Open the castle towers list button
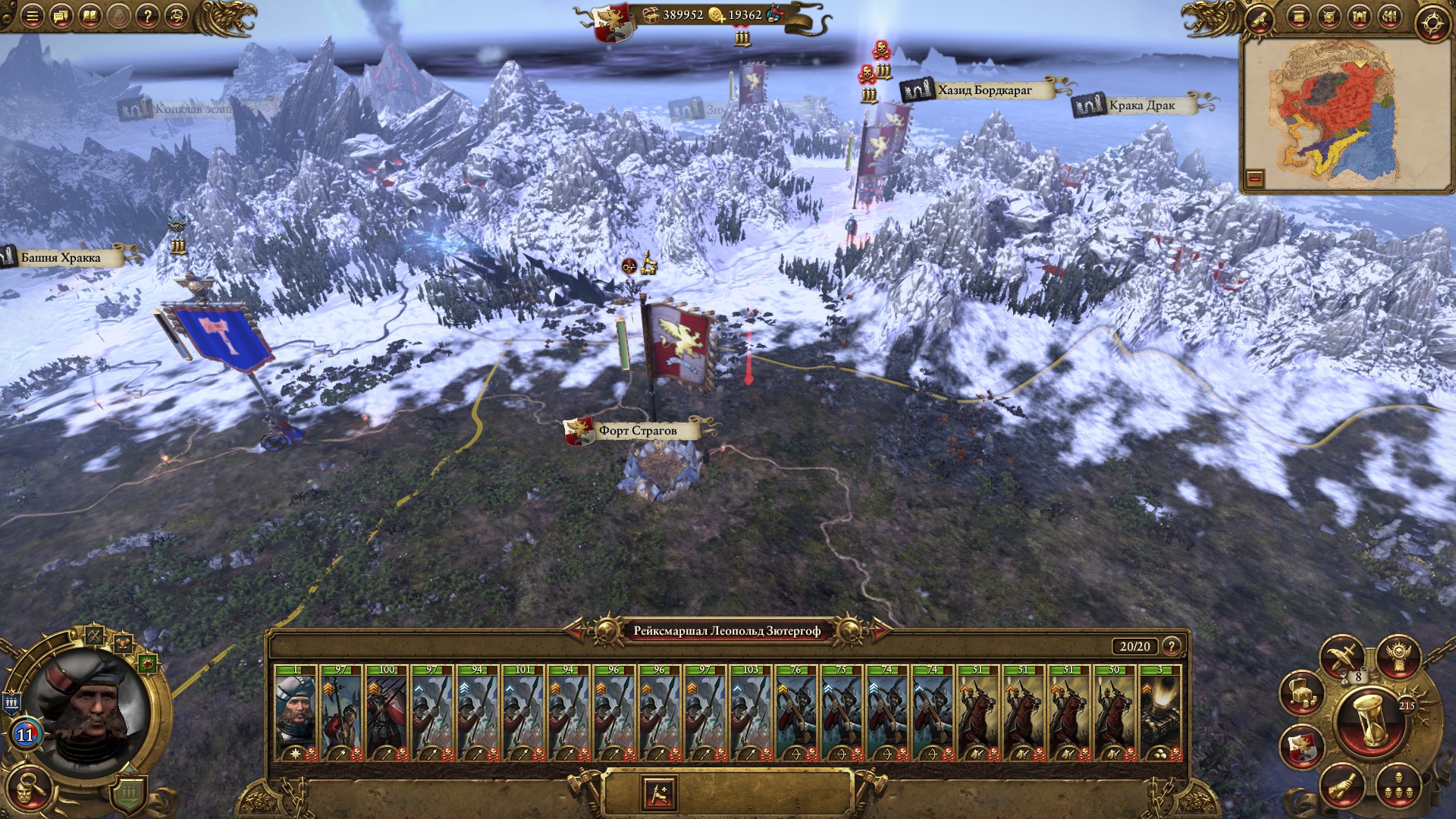 coord(1359,17)
